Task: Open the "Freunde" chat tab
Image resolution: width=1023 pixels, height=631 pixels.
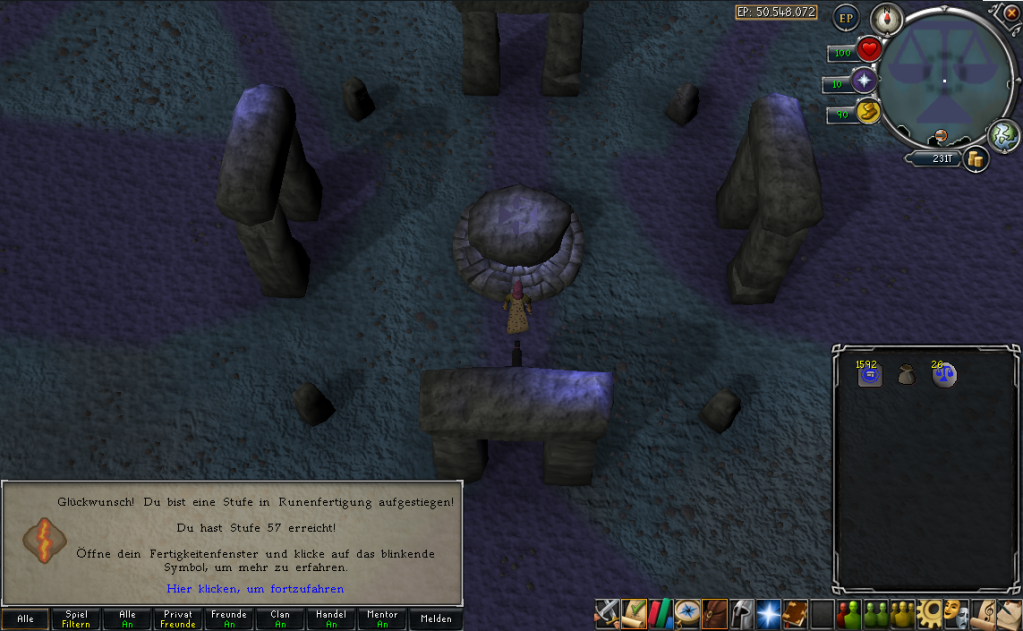Action: [229, 619]
